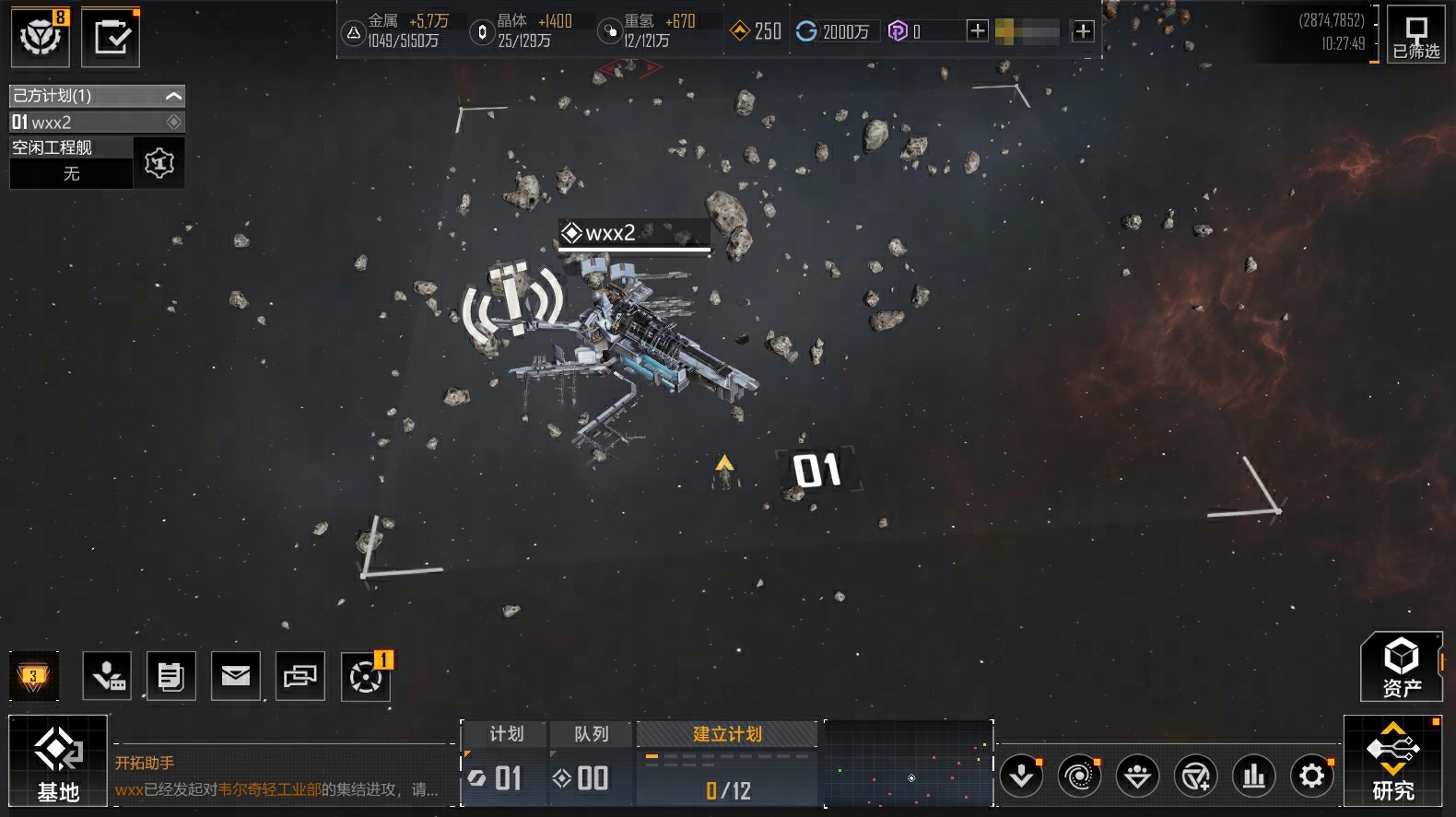Switch to the 计划 plan tab

tap(506, 734)
